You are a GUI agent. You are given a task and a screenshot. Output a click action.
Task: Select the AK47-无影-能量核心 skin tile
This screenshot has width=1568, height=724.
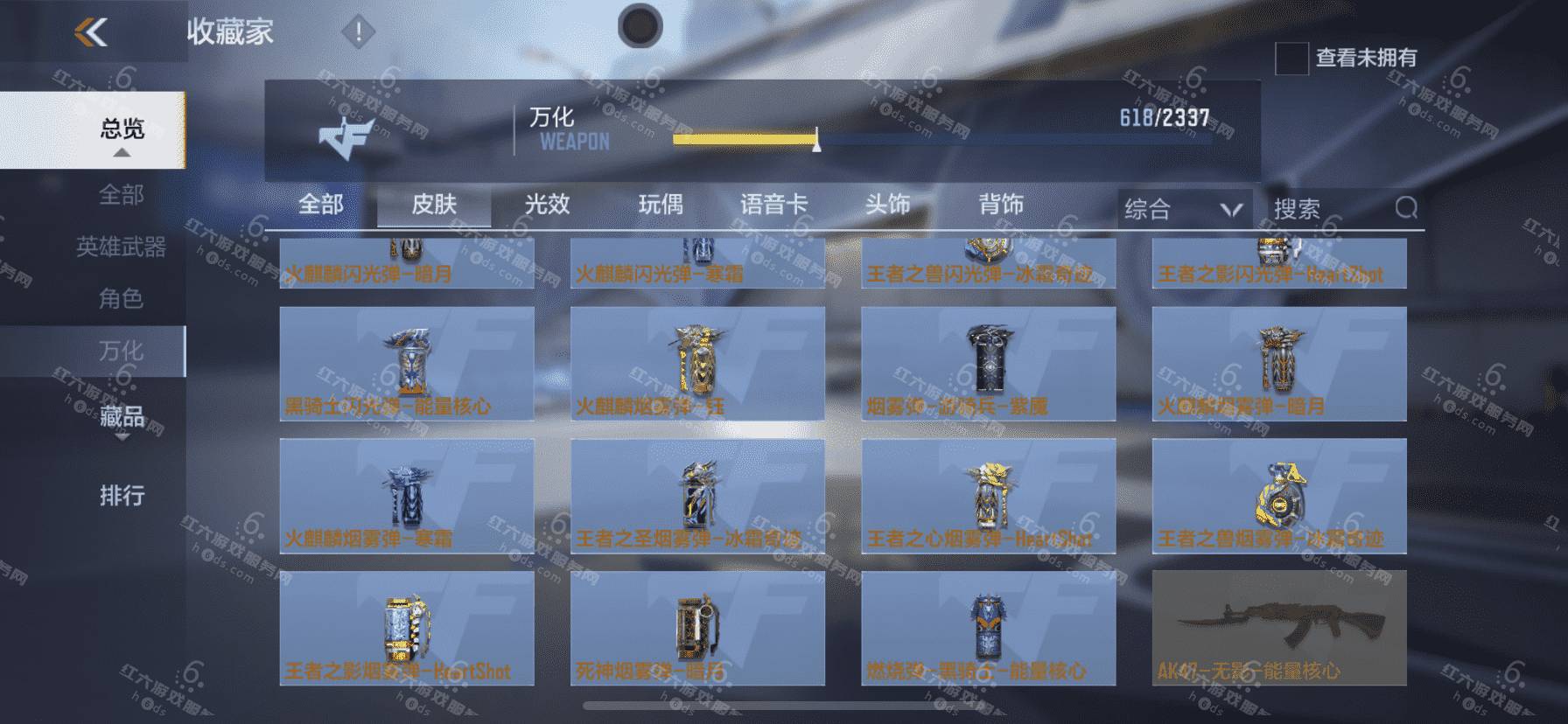pyautogui.click(x=1279, y=628)
